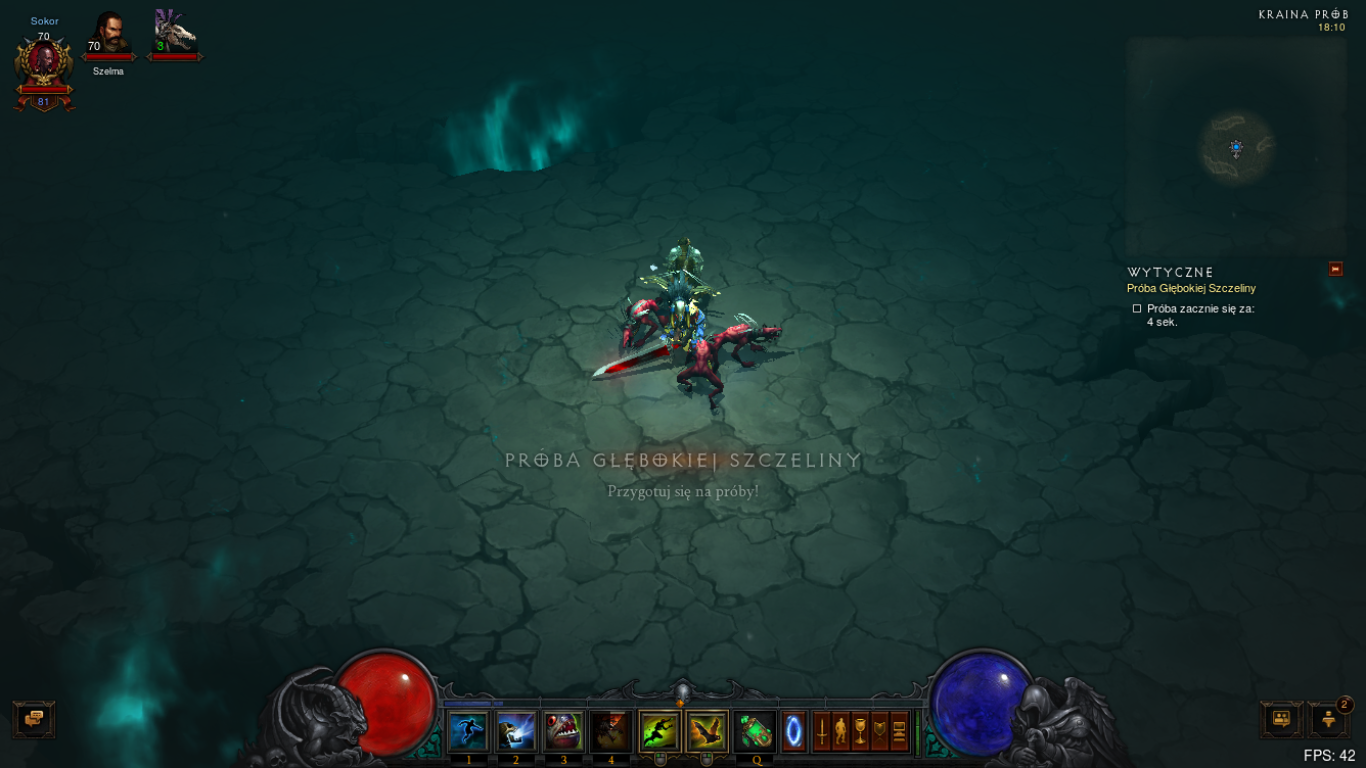Open the blue town portal
This screenshot has width=1366, height=768.
pos(793,731)
